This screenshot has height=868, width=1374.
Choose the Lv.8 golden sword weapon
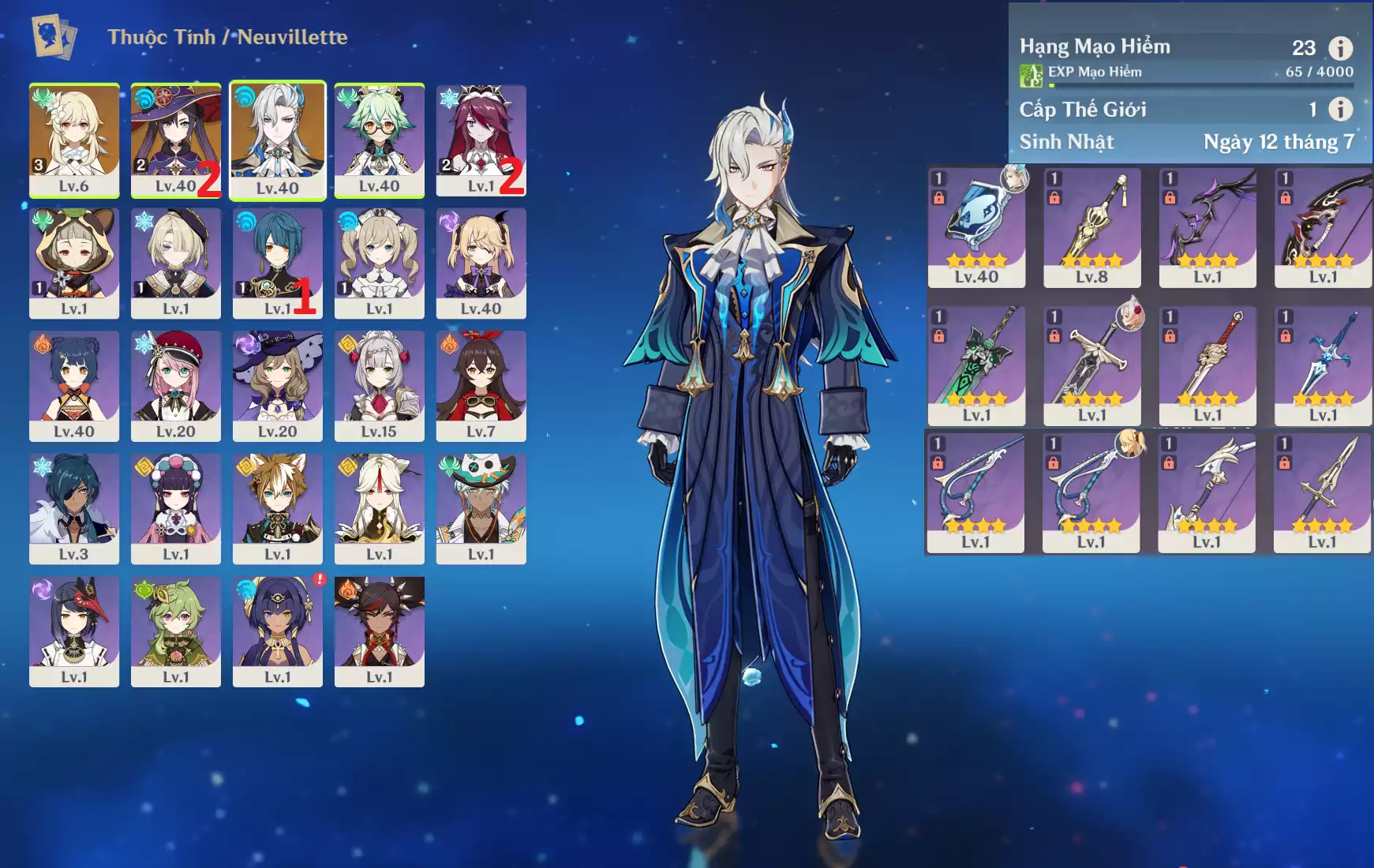point(1091,227)
